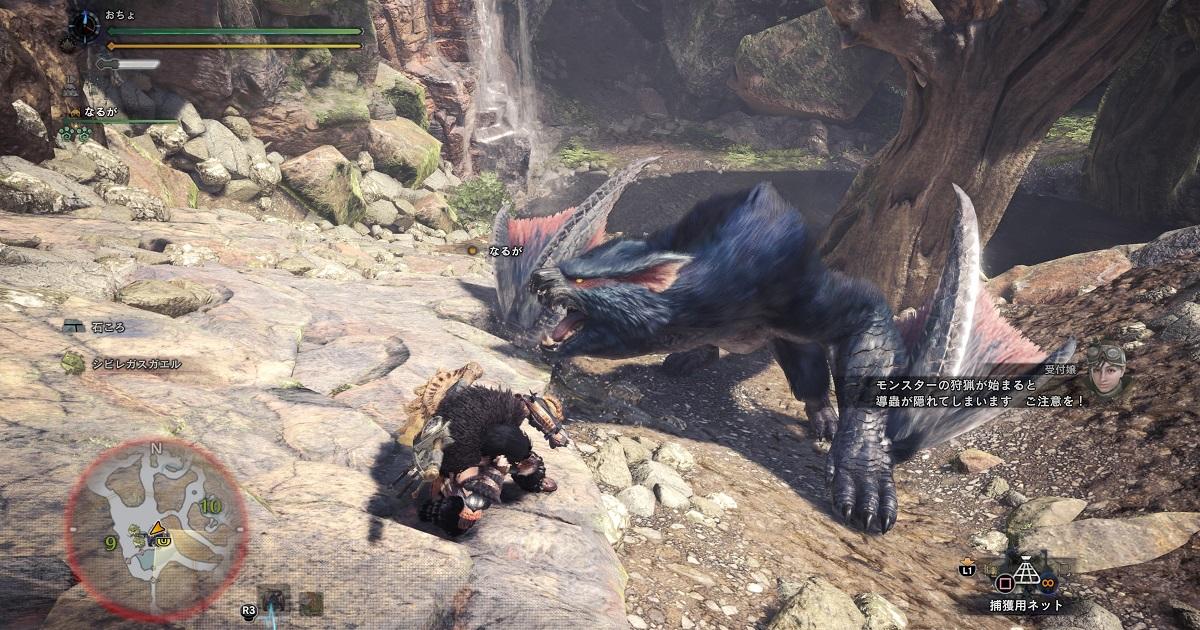Click the Palico paw gadget icons
The width and height of the screenshot is (1200, 630).
click(x=74, y=133)
